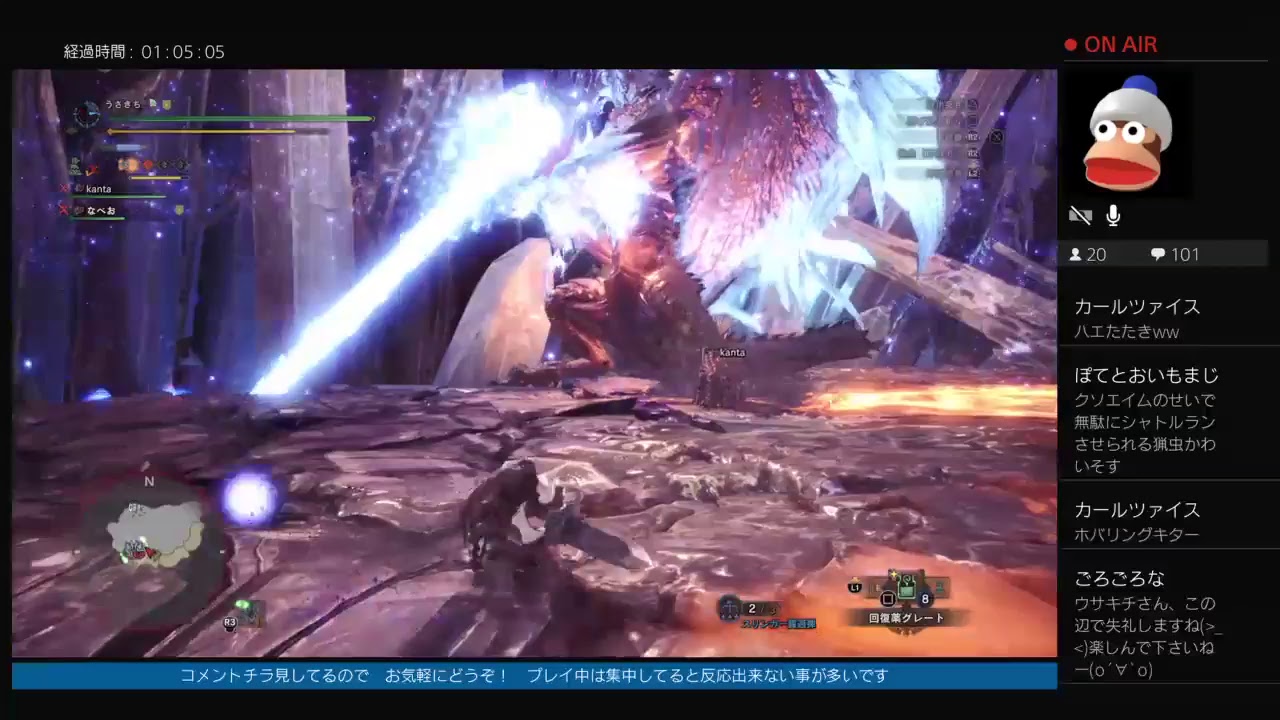Toggle kanta's ready-status cross mark
Image resolution: width=1280 pixels, height=720 pixels.
tap(64, 188)
